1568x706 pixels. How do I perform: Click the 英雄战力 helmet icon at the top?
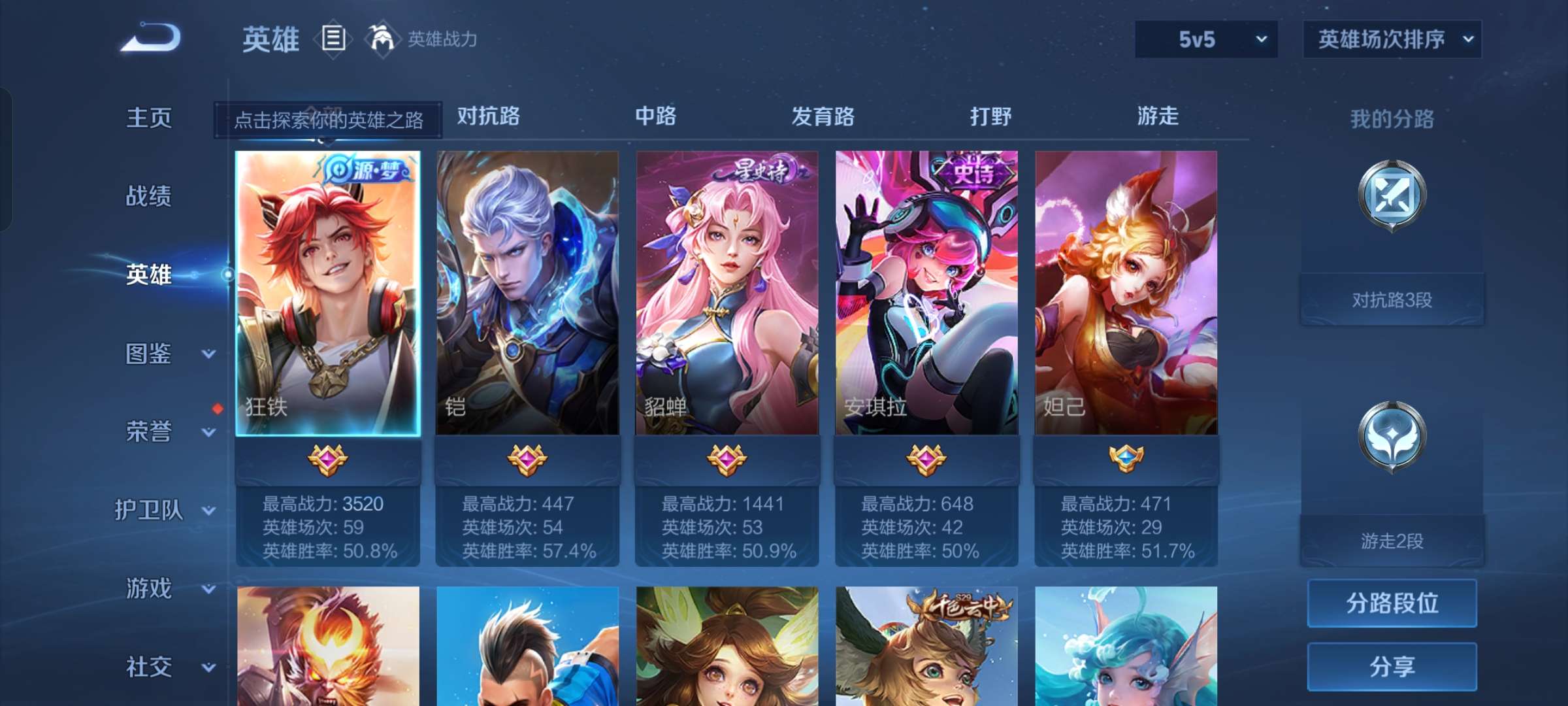382,39
